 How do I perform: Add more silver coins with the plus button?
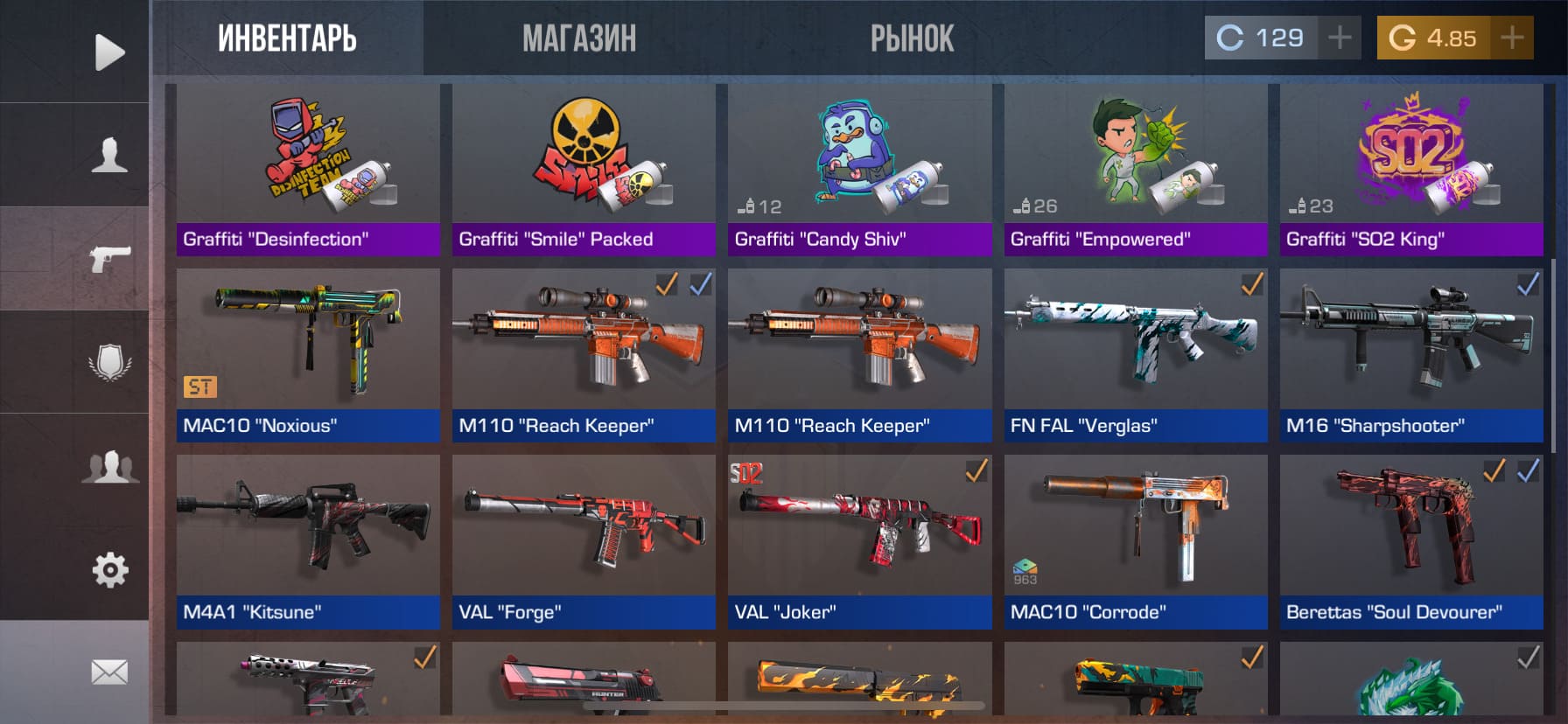(x=1339, y=38)
